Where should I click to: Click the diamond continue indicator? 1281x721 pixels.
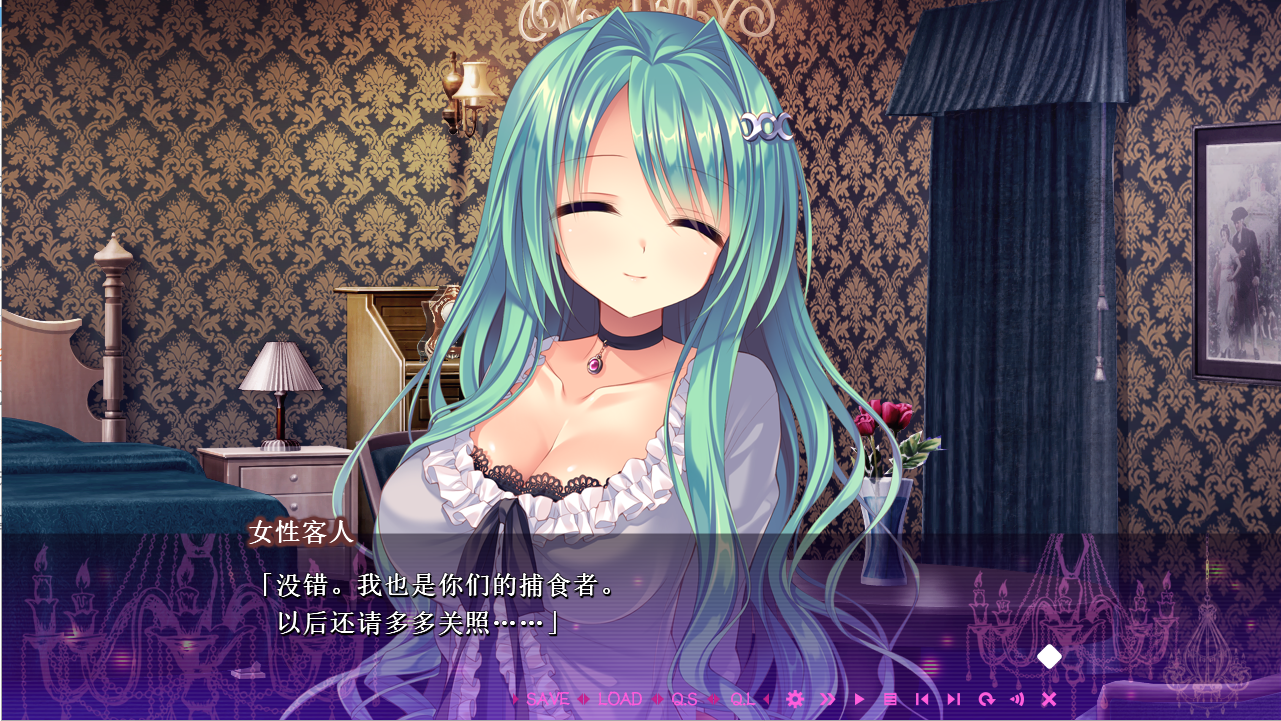(1047, 657)
